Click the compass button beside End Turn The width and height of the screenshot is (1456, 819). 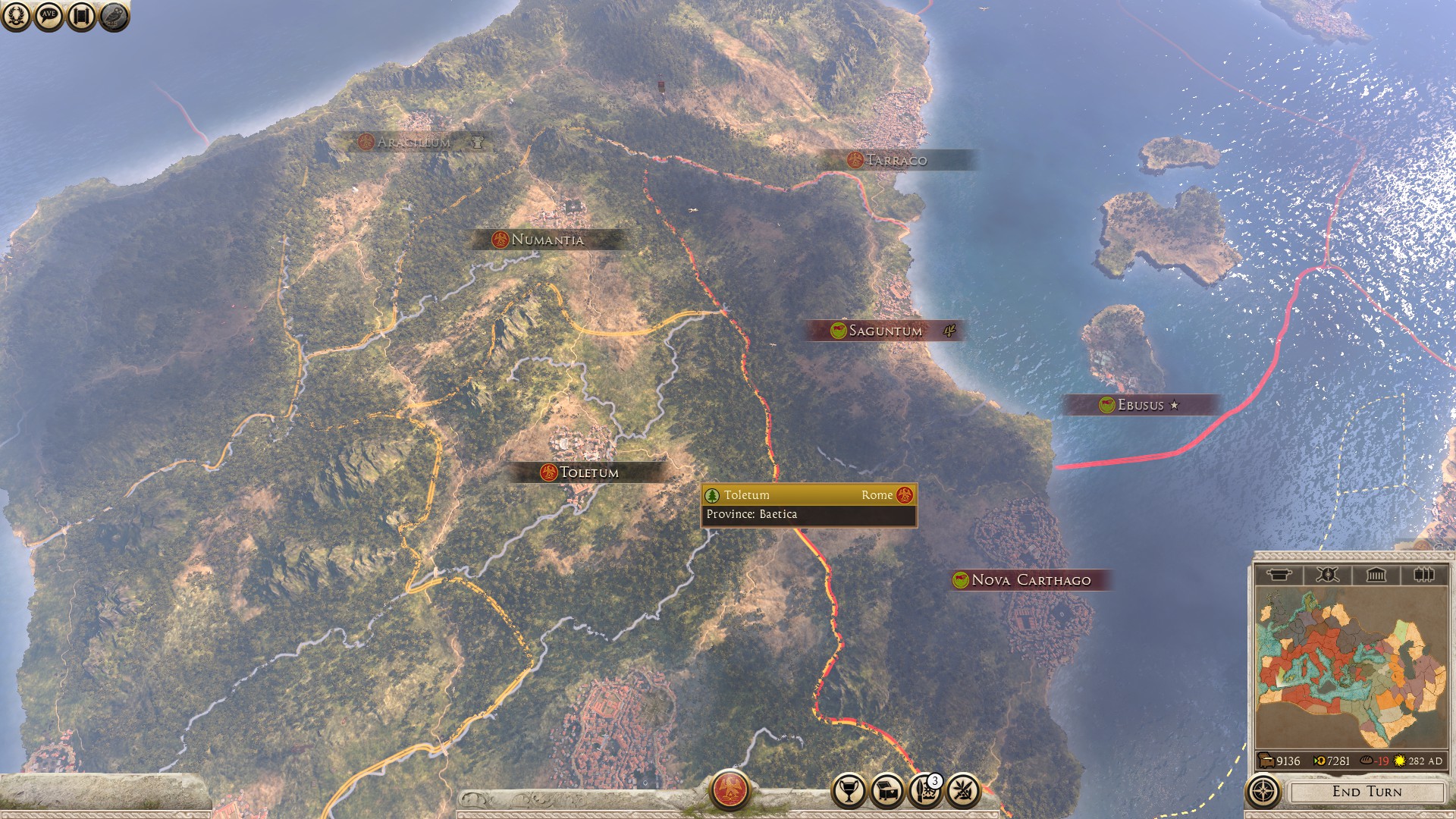coord(1263,792)
